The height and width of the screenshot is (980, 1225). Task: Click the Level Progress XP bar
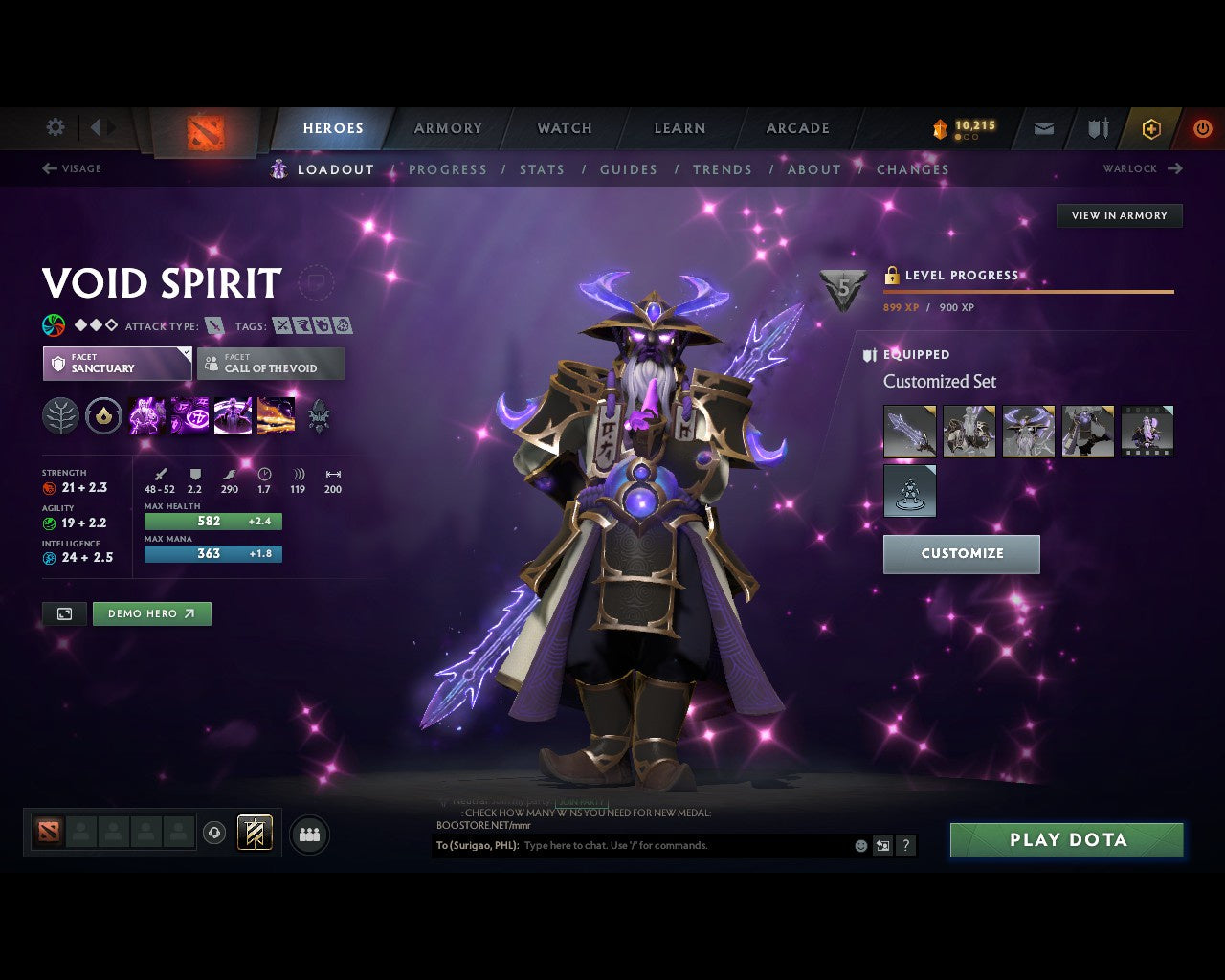[1029, 292]
